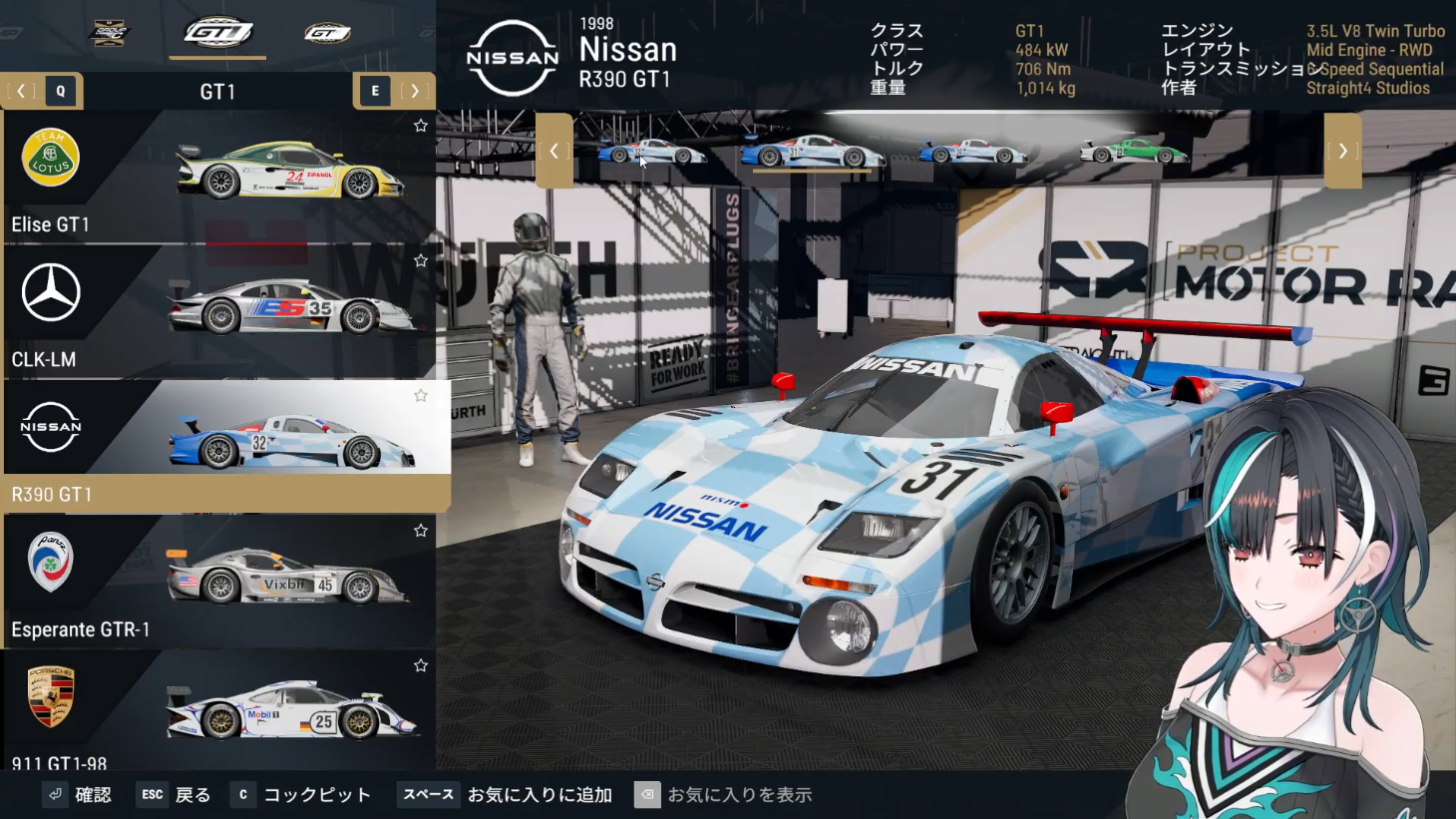Select the GT1 class logo tab
Image resolution: width=1456 pixels, height=819 pixels.
point(217,33)
